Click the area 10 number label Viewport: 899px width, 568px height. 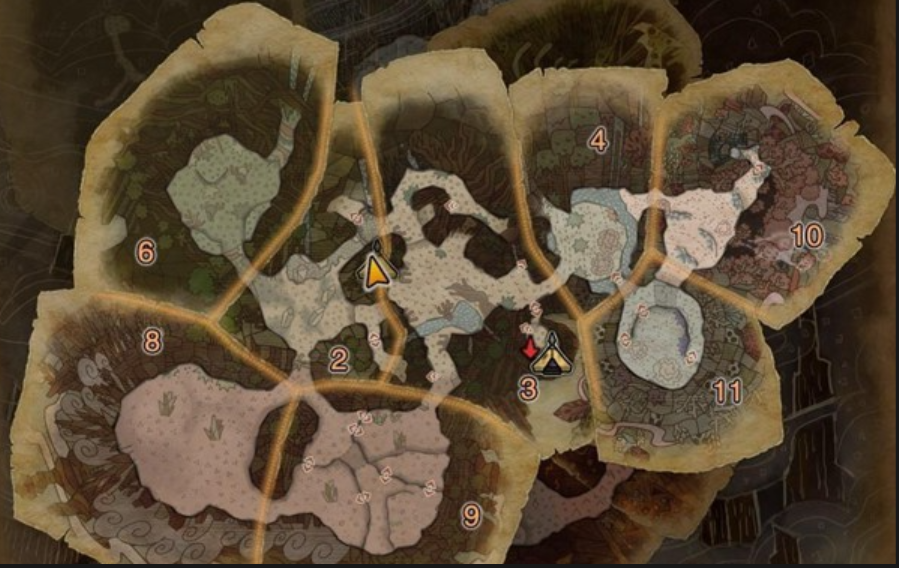tap(806, 236)
